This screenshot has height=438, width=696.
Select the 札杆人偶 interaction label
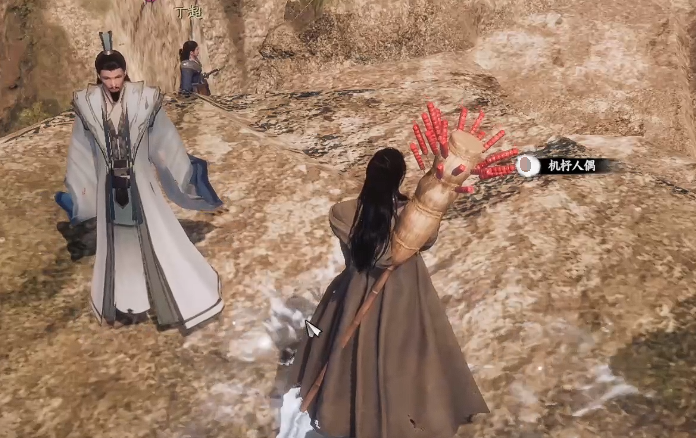571,166
